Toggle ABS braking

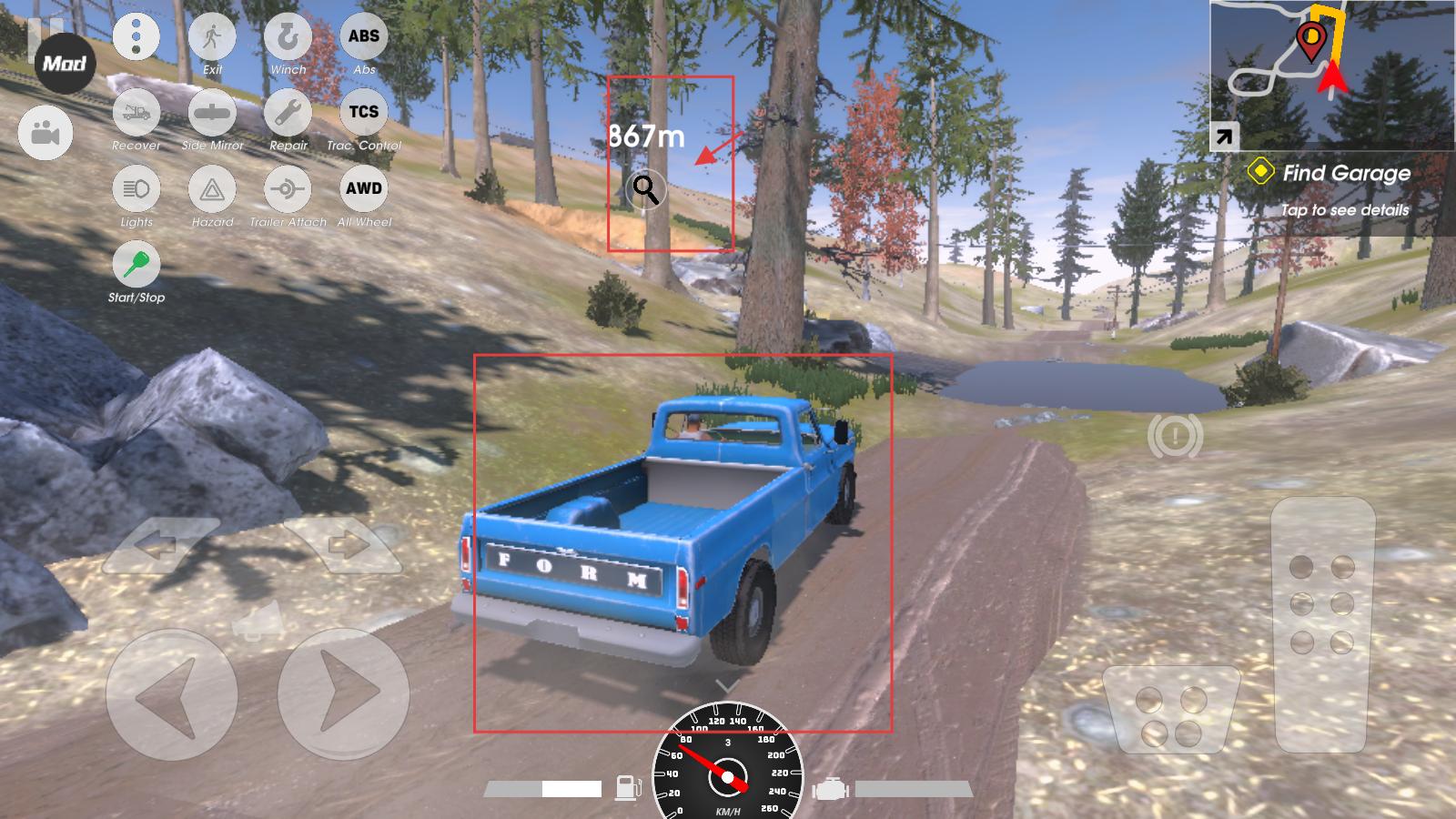tap(364, 38)
